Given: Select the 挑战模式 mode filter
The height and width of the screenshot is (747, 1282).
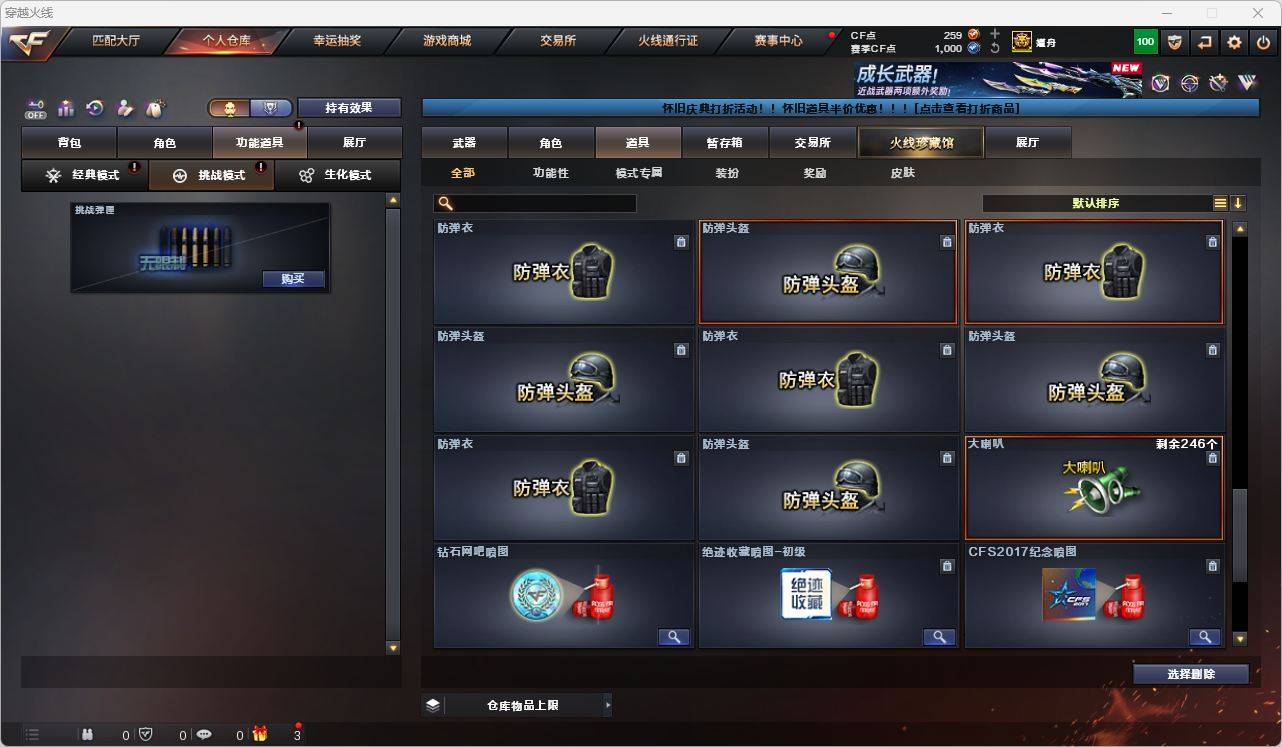Looking at the screenshot, I should tap(211, 175).
